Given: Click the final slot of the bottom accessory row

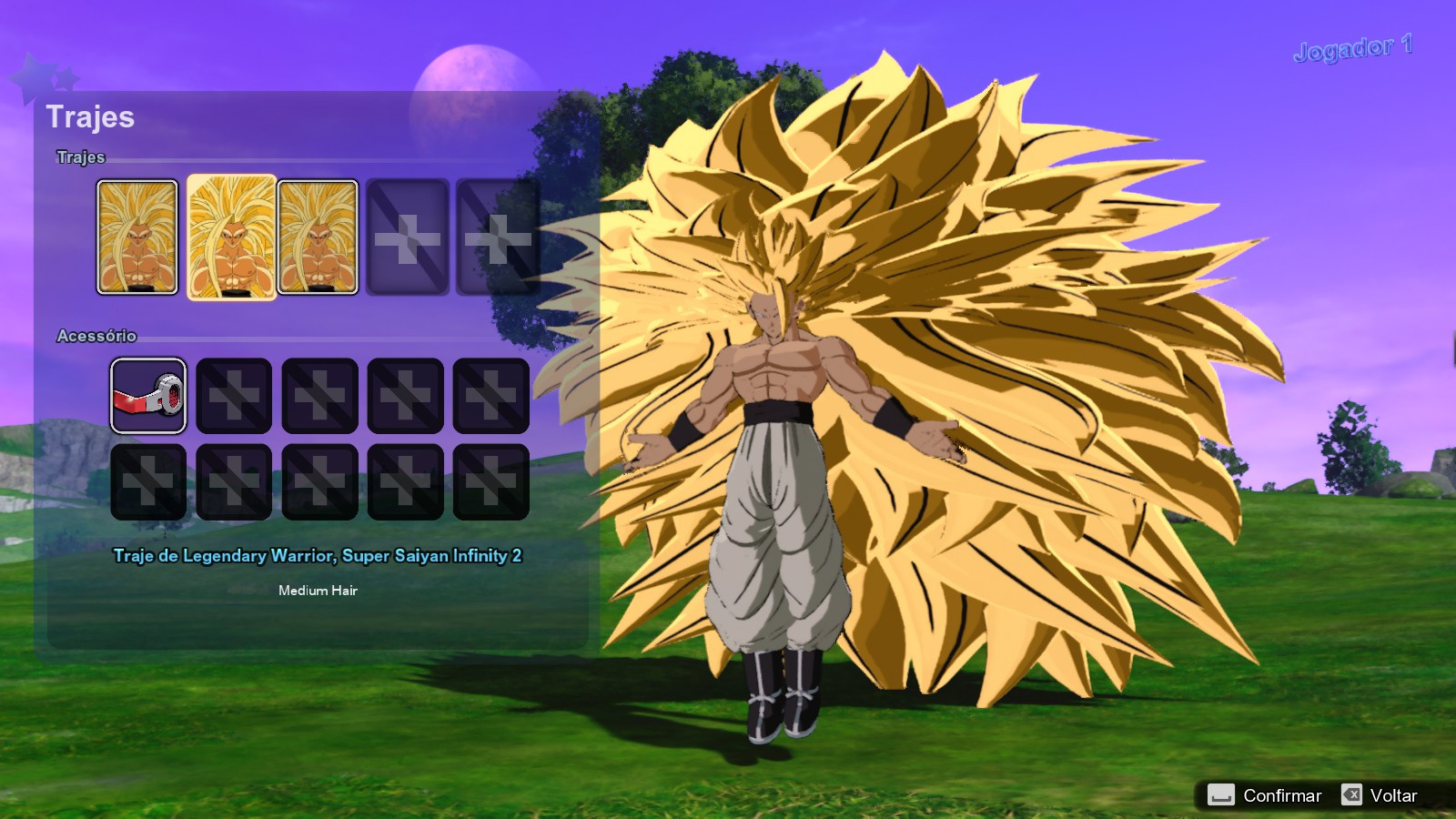Looking at the screenshot, I should click(490, 480).
